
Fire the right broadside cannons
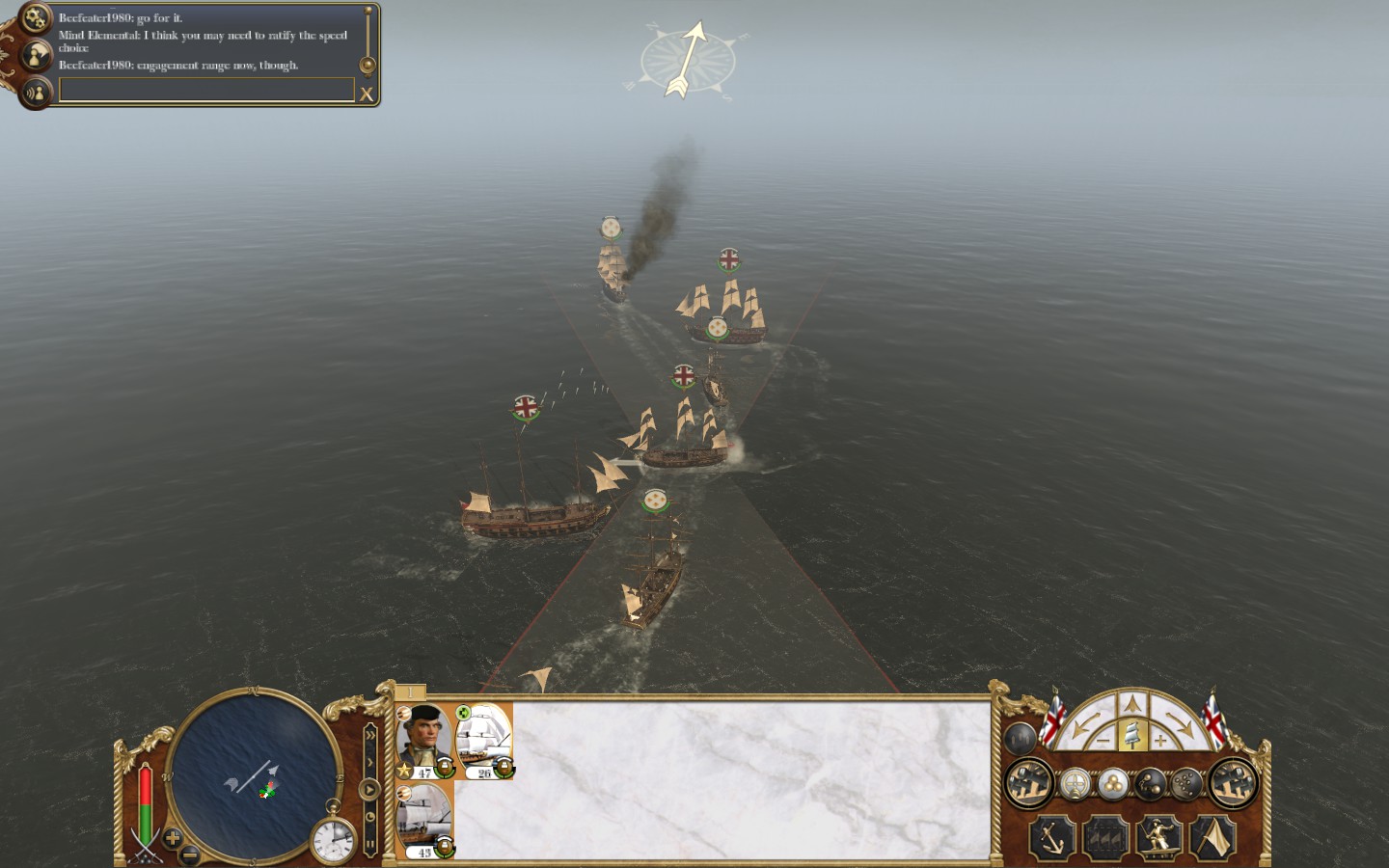click(1233, 783)
